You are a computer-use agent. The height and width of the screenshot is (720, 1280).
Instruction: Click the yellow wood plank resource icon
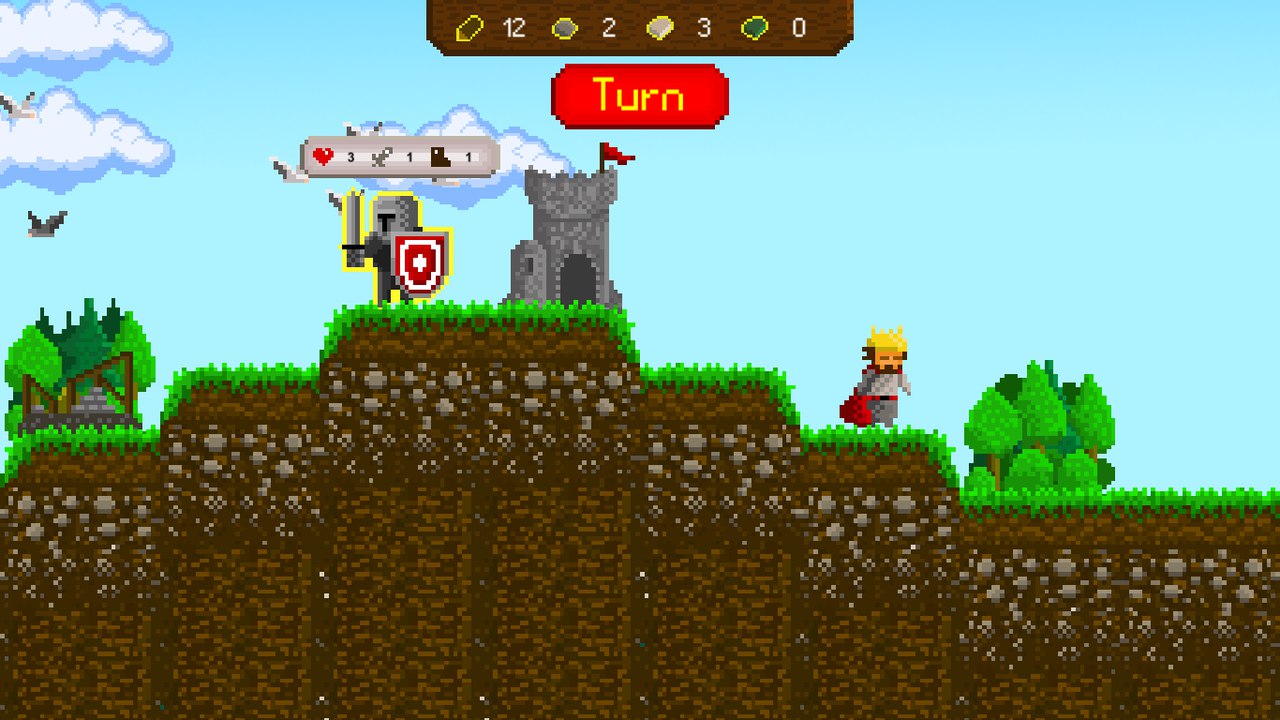tap(472, 28)
